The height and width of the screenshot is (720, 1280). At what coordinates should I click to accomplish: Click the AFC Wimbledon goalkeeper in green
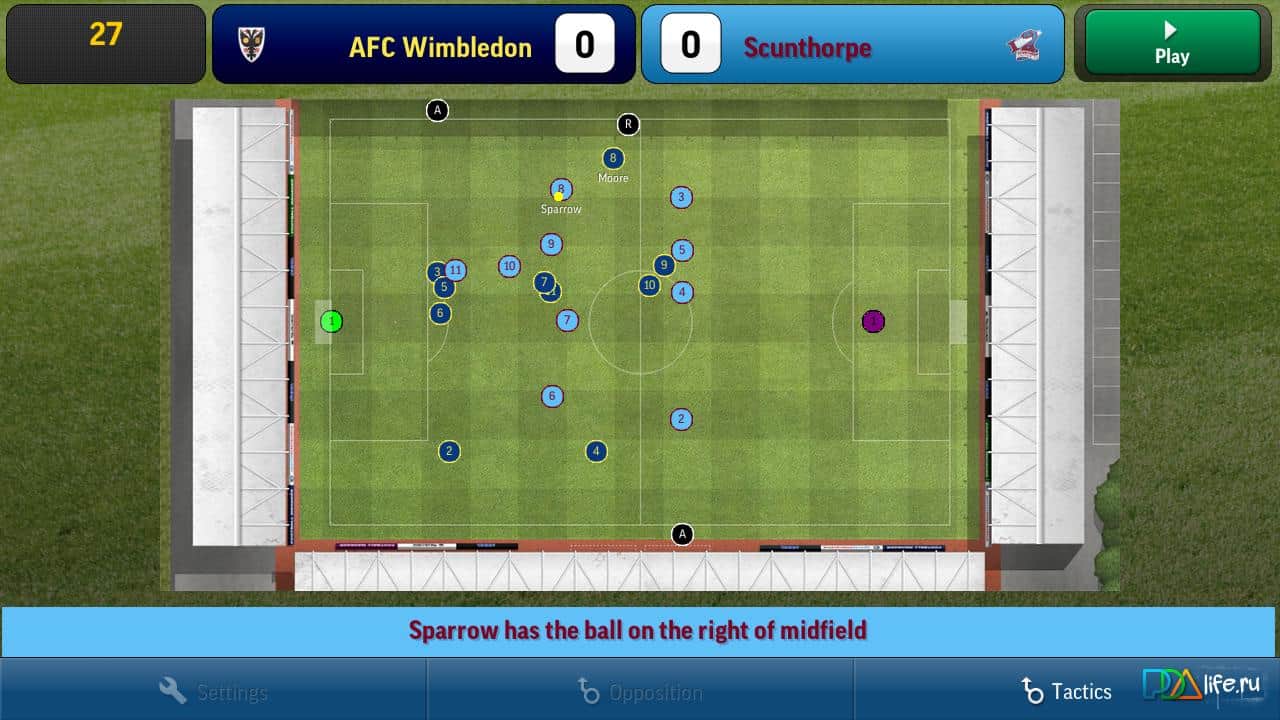(x=333, y=321)
